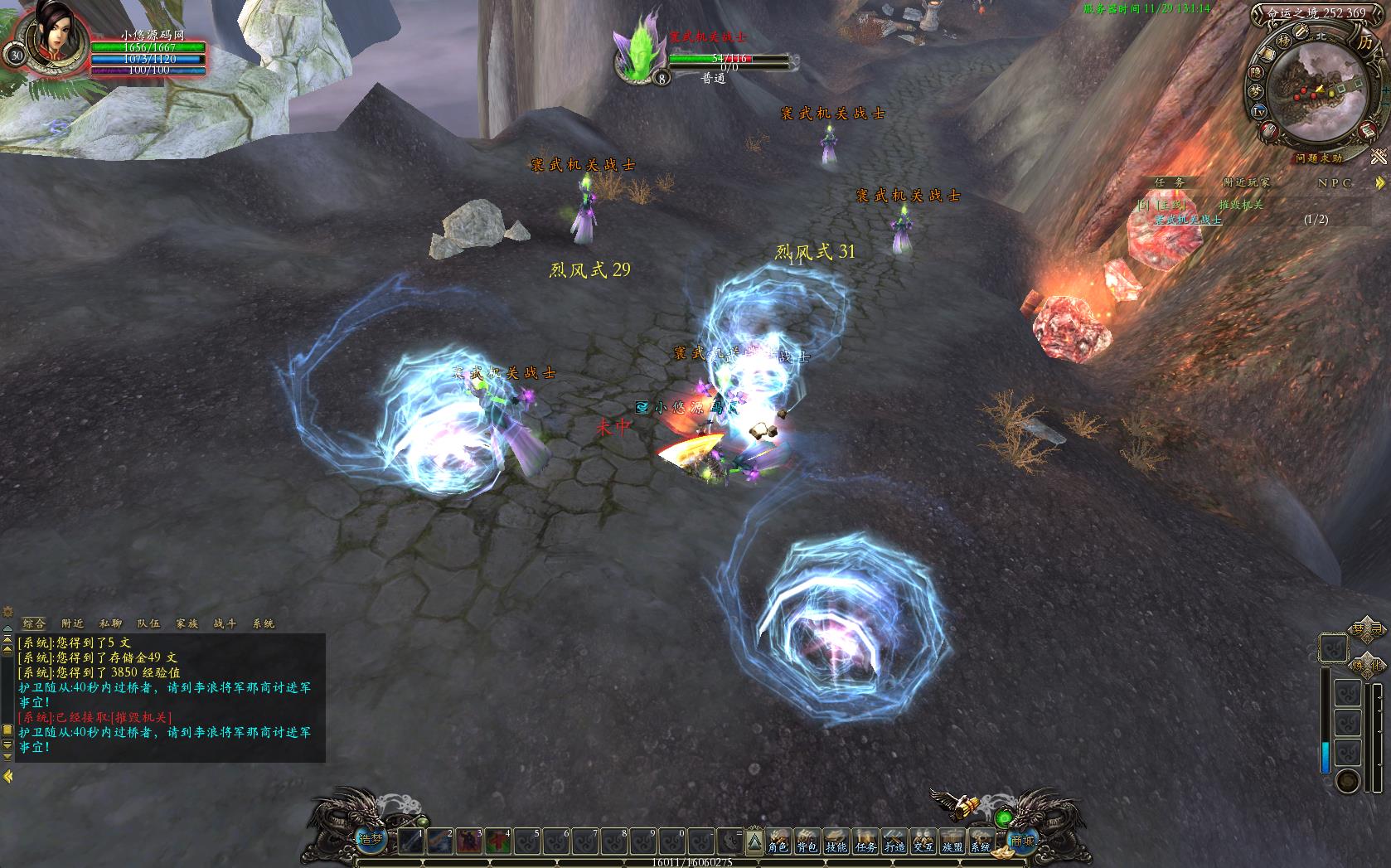Switch chat to the 战斗 combat tab
Image resolution: width=1391 pixels, height=868 pixels.
pyautogui.click(x=225, y=623)
